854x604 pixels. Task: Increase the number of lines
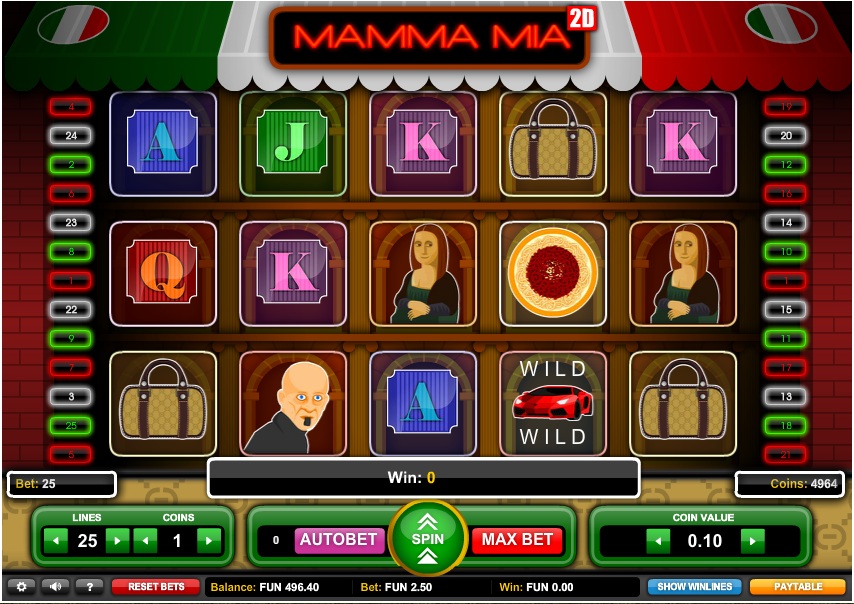click(x=118, y=541)
